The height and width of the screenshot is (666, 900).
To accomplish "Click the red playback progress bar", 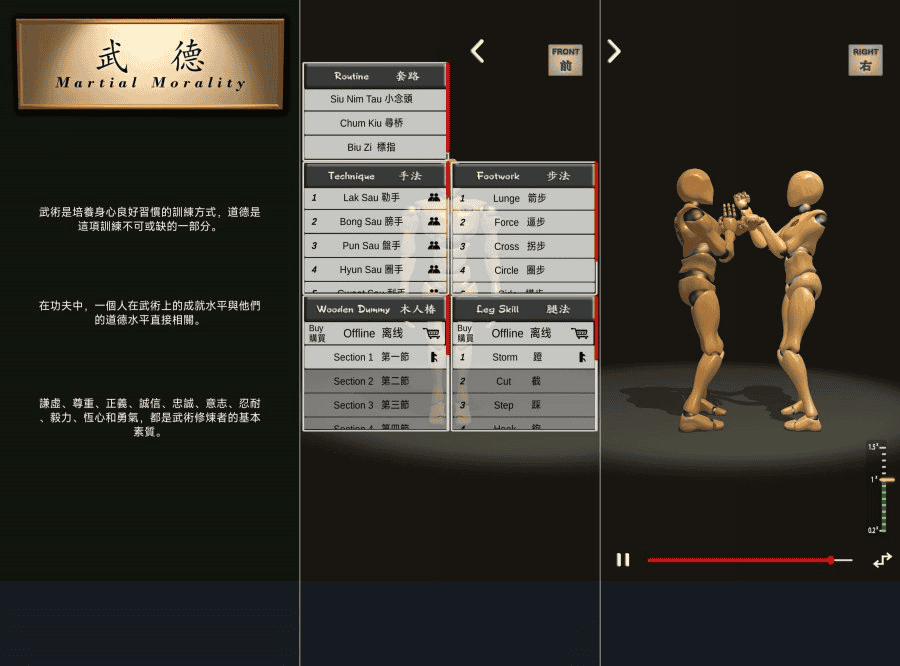I will coord(740,560).
